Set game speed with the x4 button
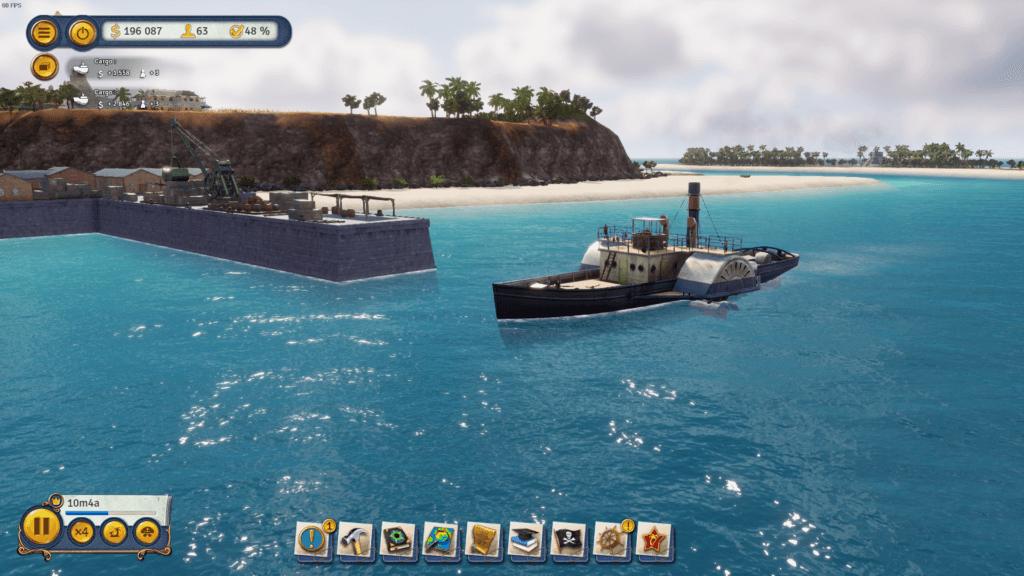 pos(81,532)
